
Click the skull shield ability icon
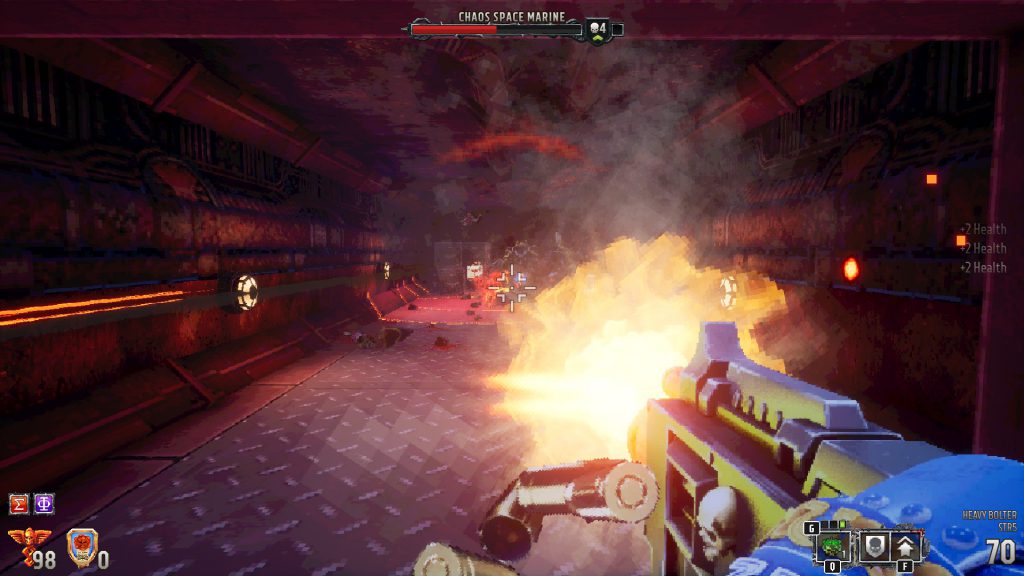coord(872,547)
